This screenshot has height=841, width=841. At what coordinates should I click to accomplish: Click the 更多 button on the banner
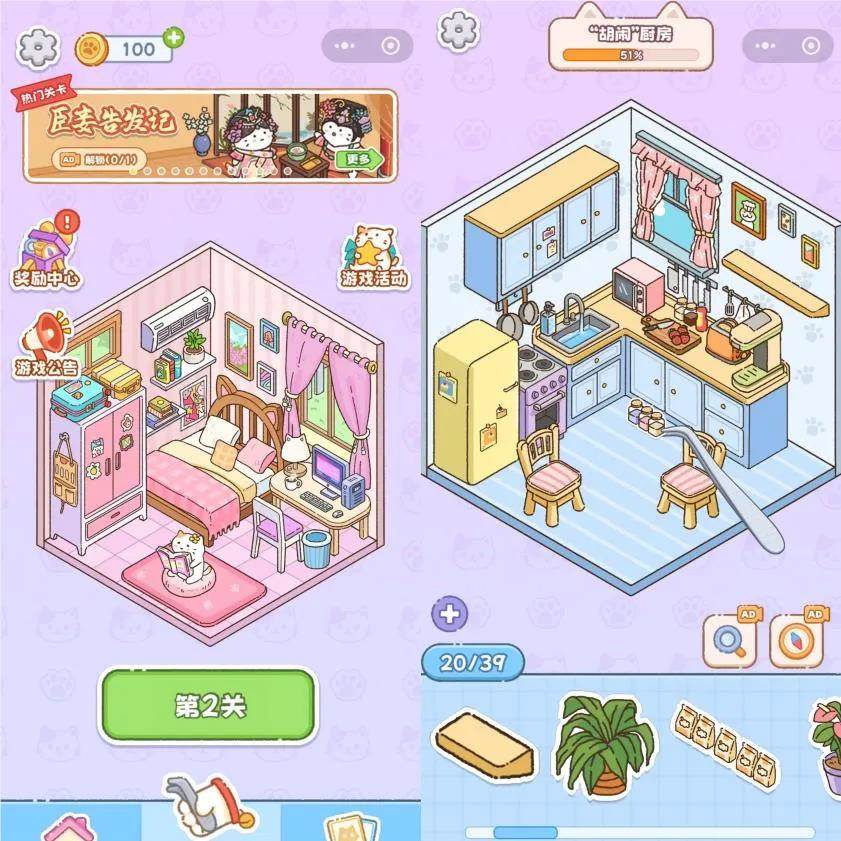point(358,159)
